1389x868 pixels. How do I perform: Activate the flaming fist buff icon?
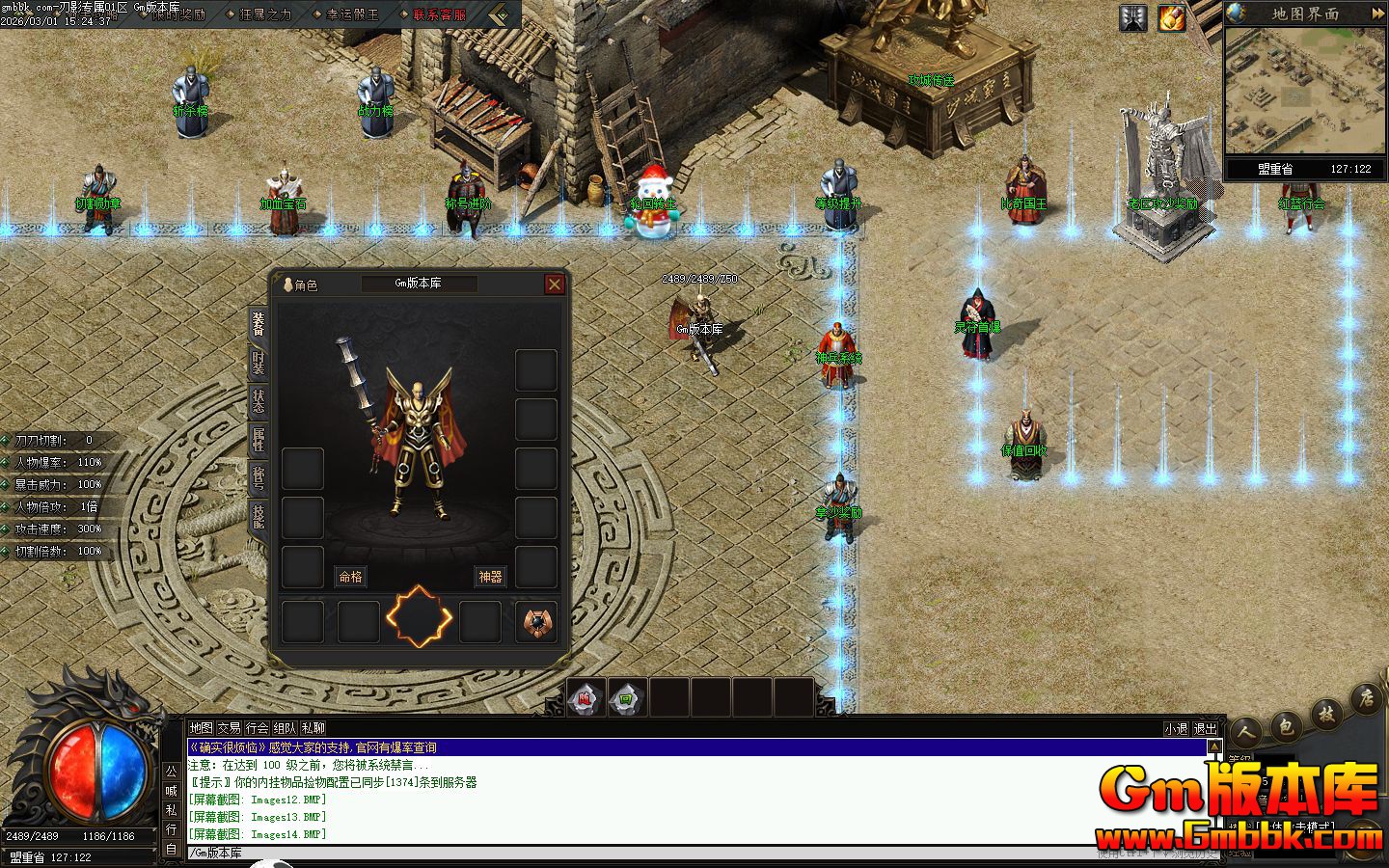(1172, 17)
